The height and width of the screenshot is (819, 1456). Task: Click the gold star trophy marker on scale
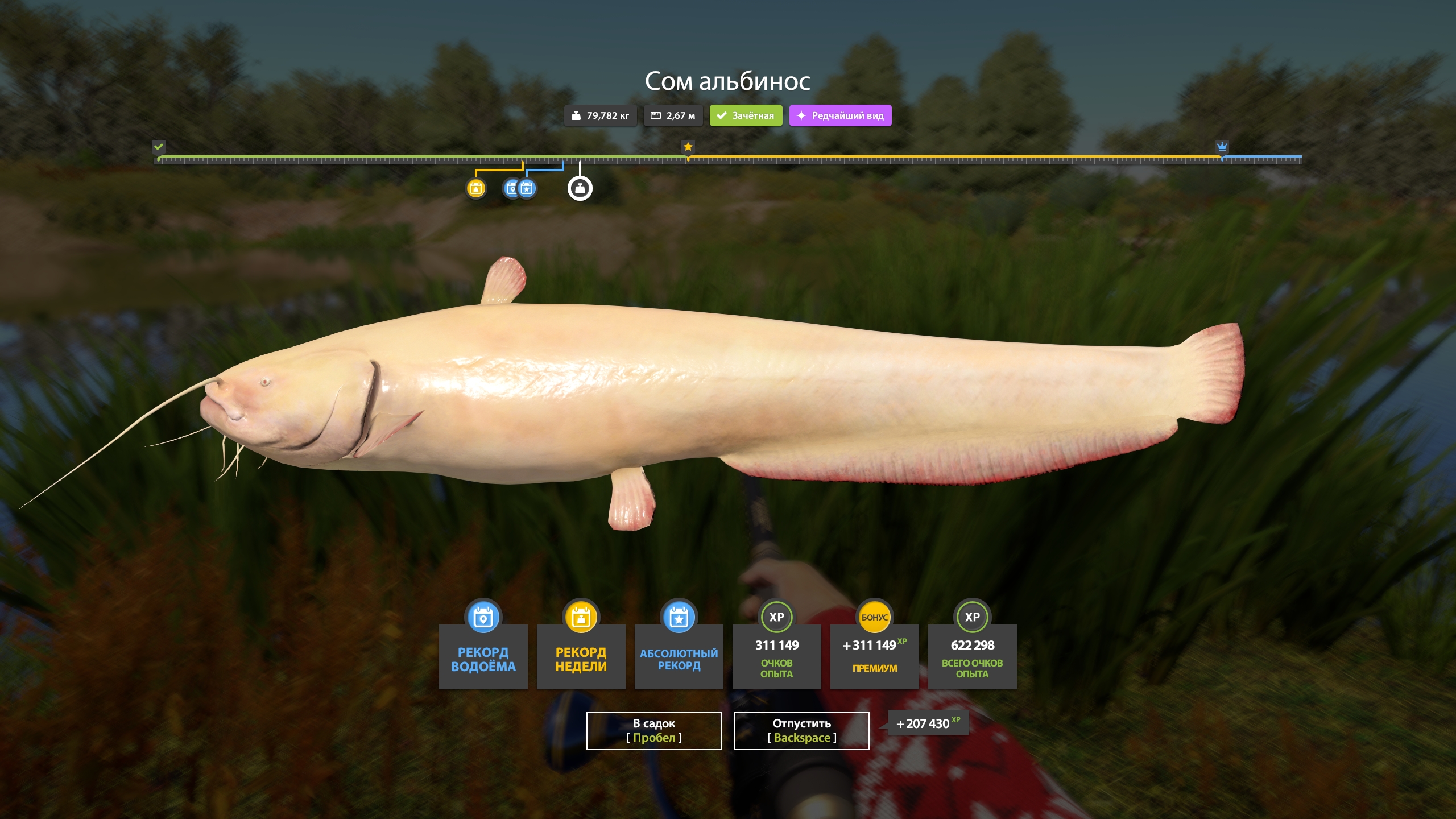click(688, 147)
